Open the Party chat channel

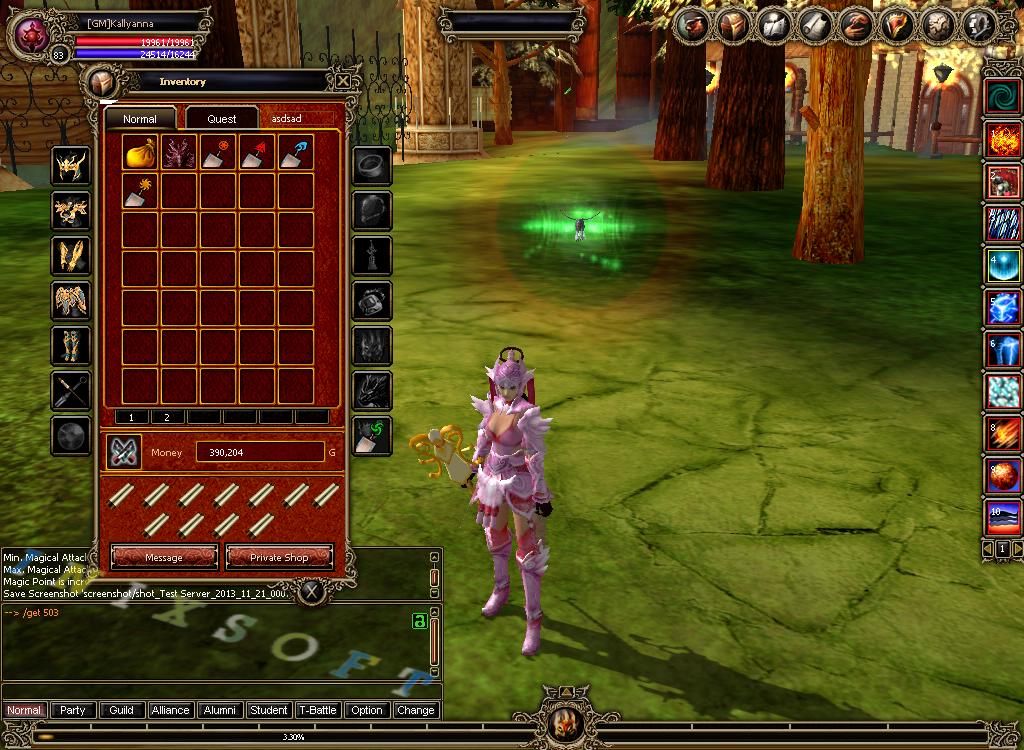(73, 710)
